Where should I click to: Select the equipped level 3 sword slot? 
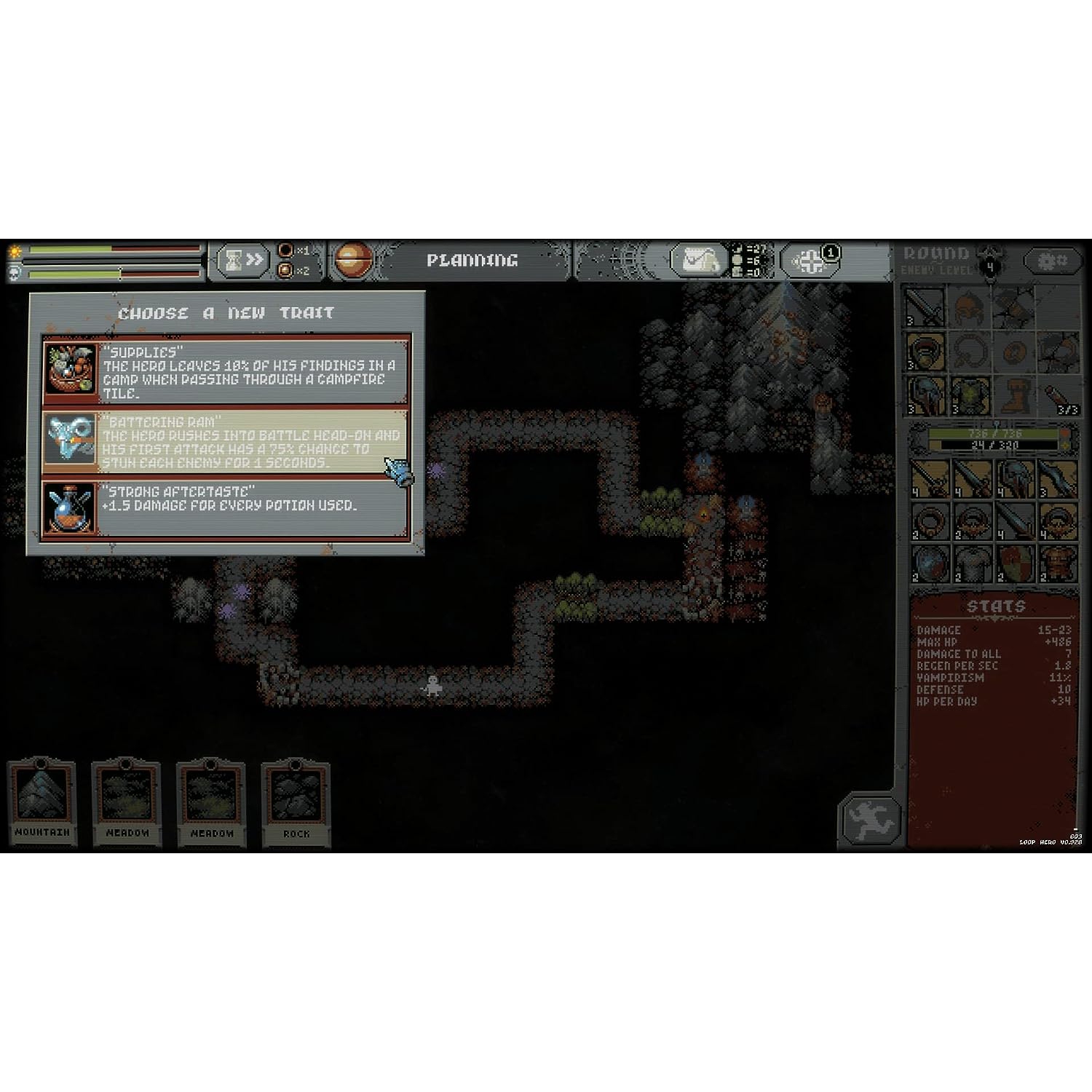coord(926,306)
